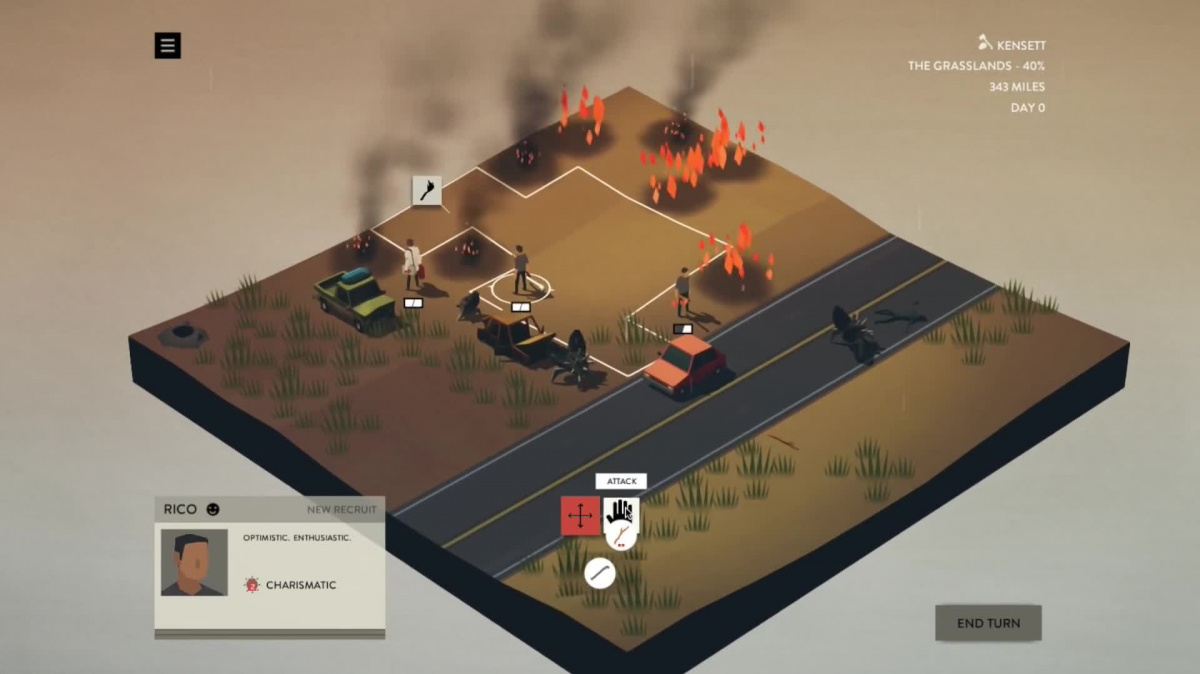Screen dimensions: 1200x674
Task: Select the torch item marker
Action: pos(427,190)
